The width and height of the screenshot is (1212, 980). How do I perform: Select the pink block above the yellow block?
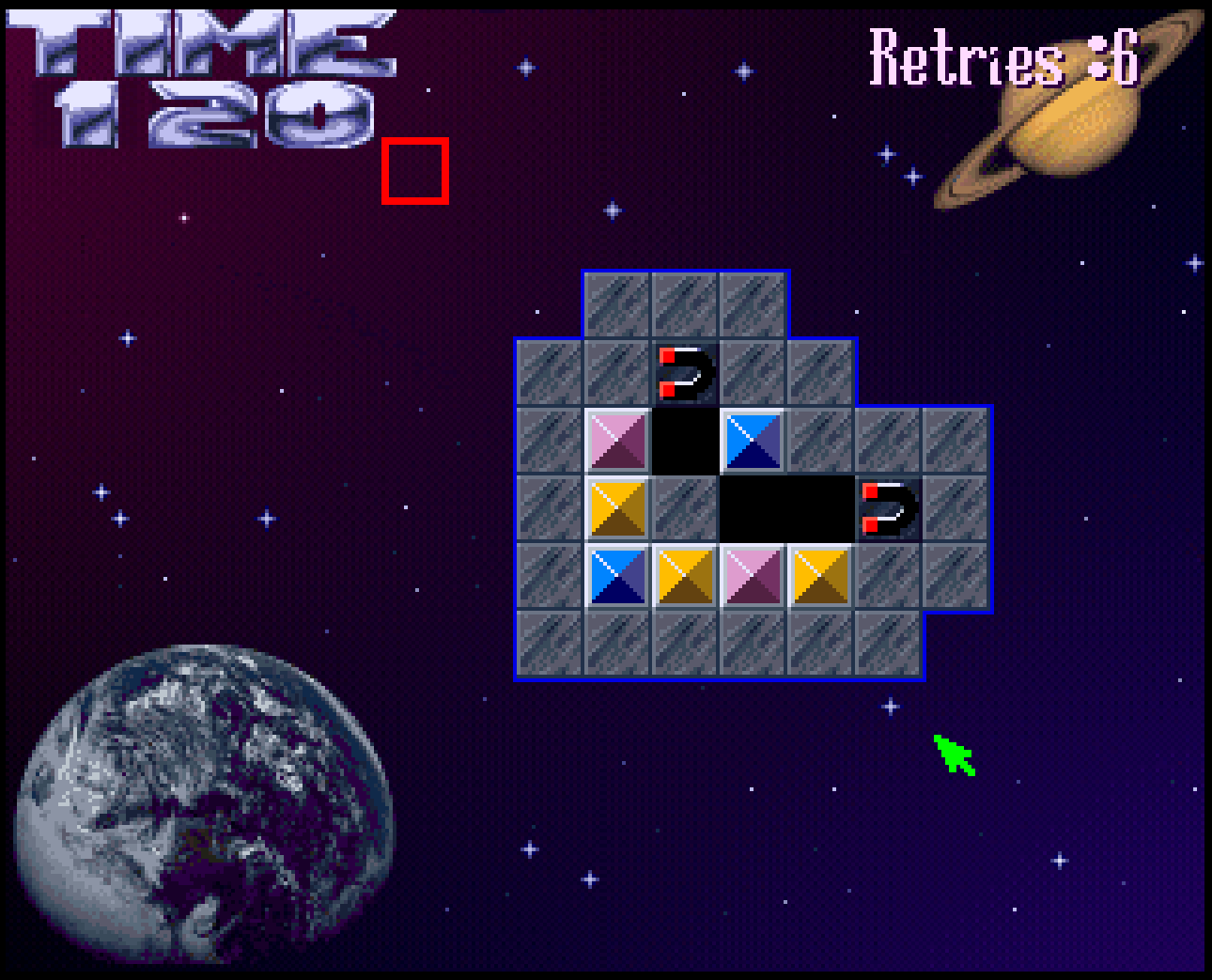coord(617,440)
